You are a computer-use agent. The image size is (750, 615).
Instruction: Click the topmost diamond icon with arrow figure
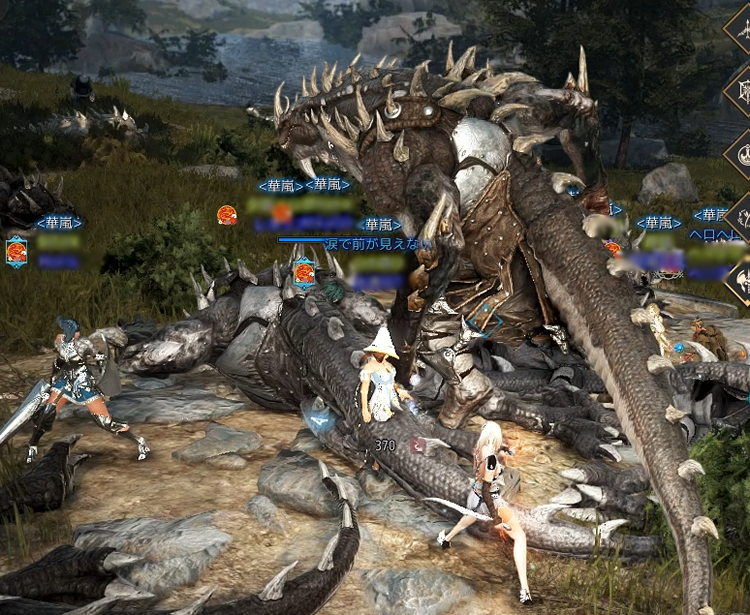tap(742, 28)
